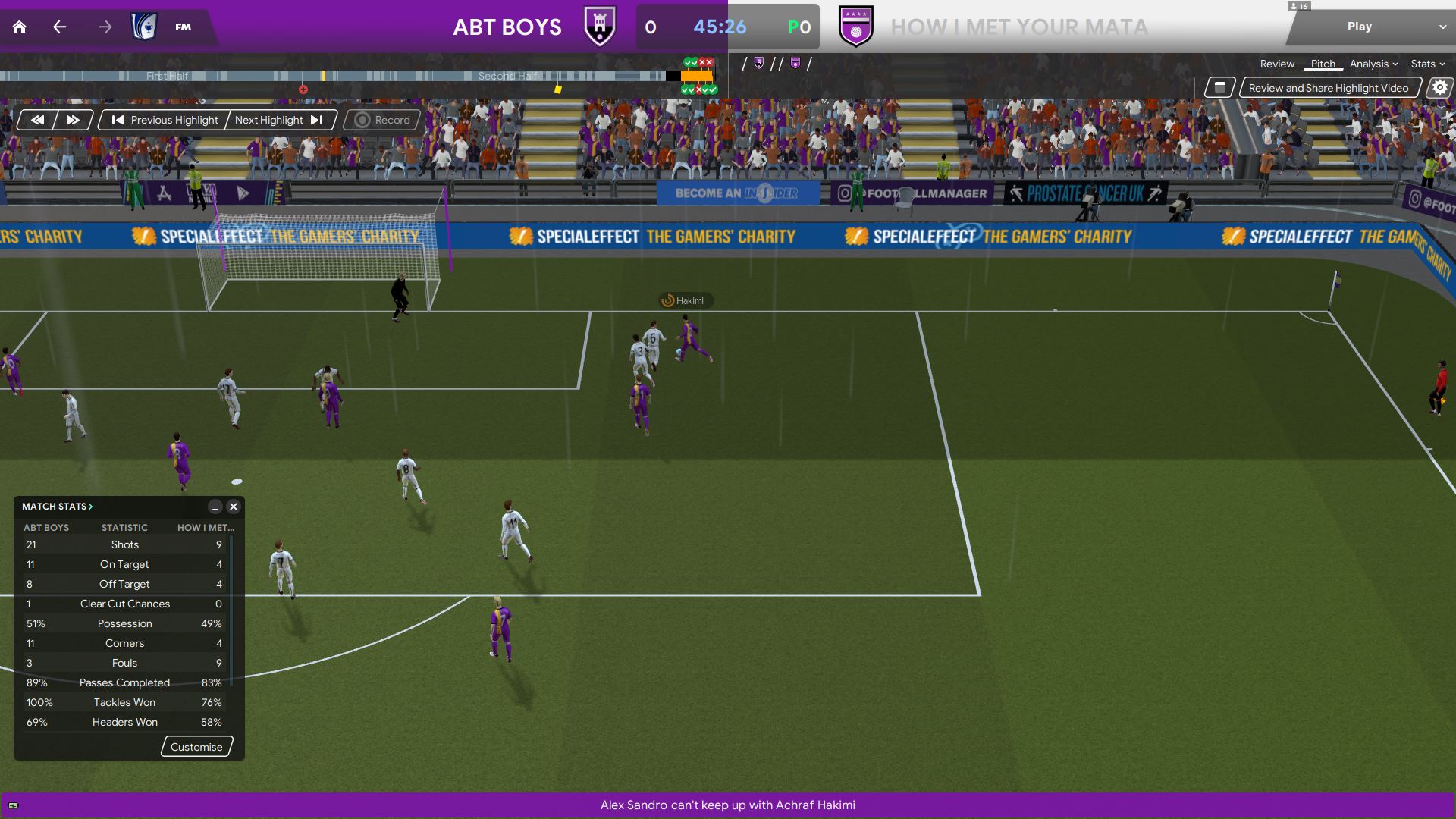Viewport: 1456px width, 819px height.
Task: Start recording with the Record button
Action: (382, 120)
